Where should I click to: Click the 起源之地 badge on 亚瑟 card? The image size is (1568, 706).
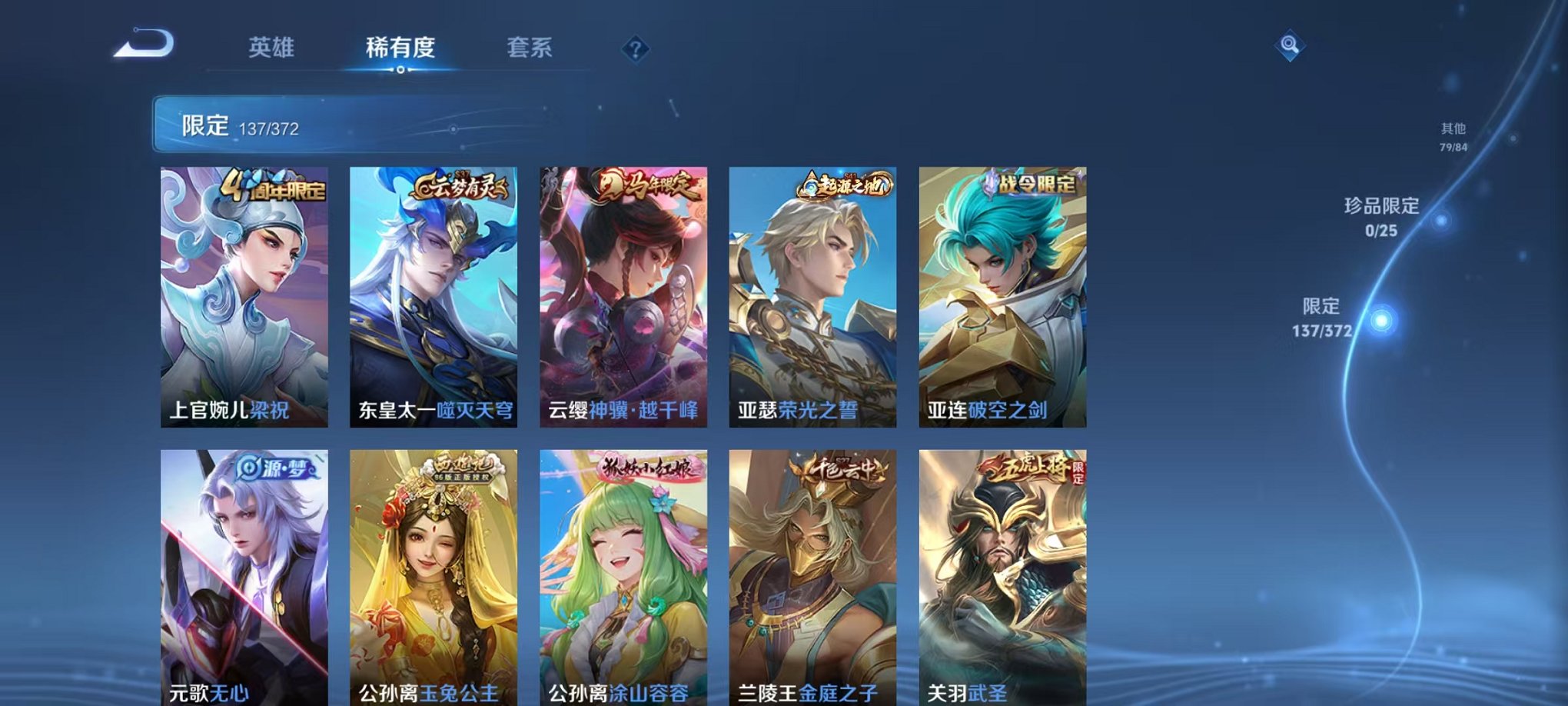843,185
